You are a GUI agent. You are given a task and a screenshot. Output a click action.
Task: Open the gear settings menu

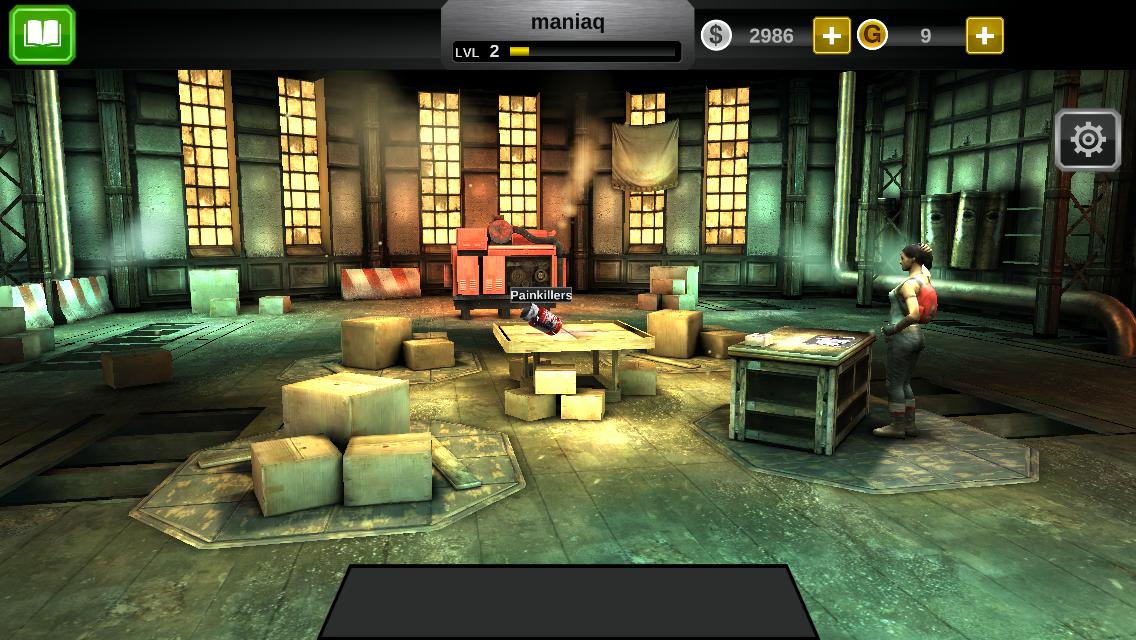tap(1087, 140)
